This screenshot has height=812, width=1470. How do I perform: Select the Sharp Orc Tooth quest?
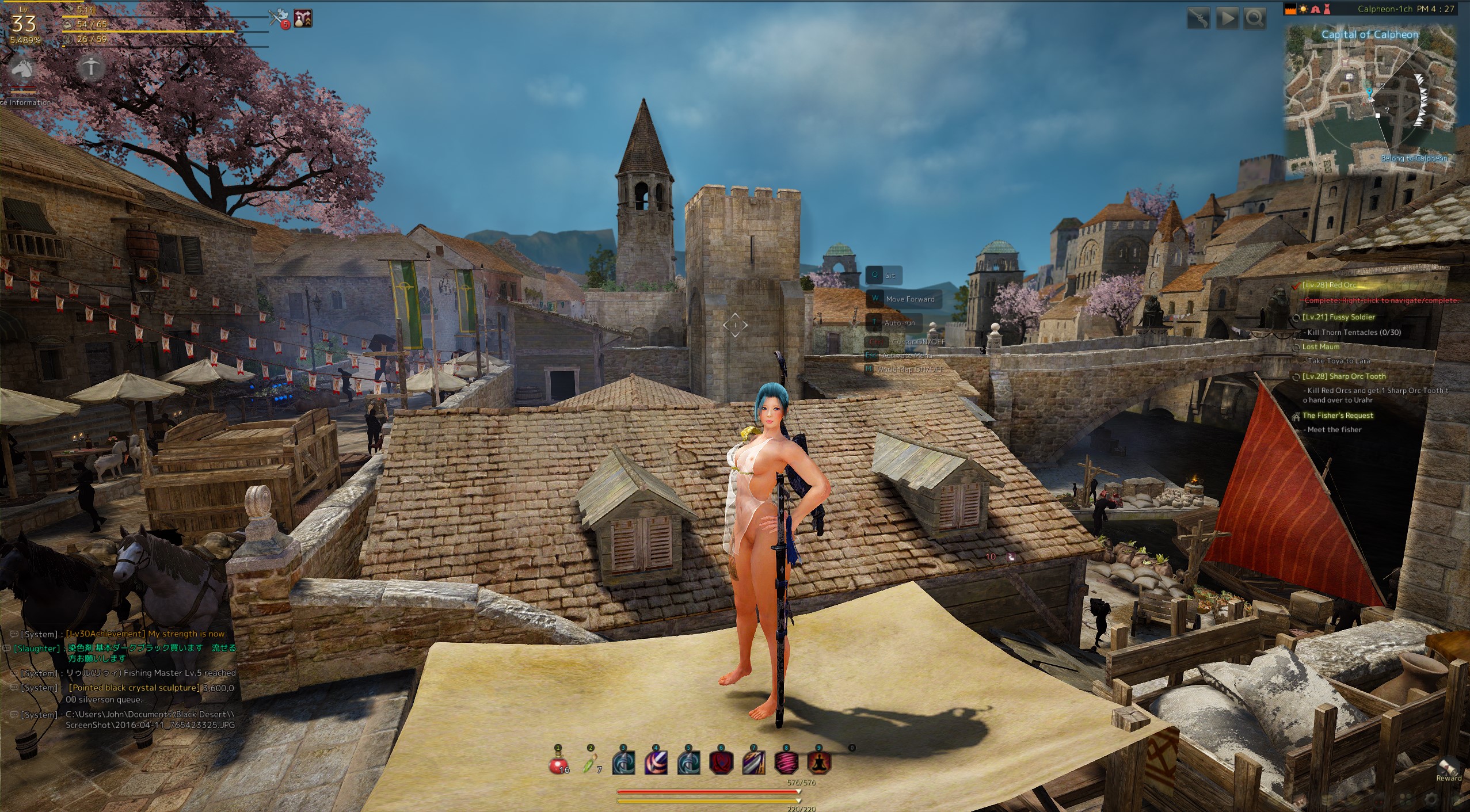(x=1344, y=376)
